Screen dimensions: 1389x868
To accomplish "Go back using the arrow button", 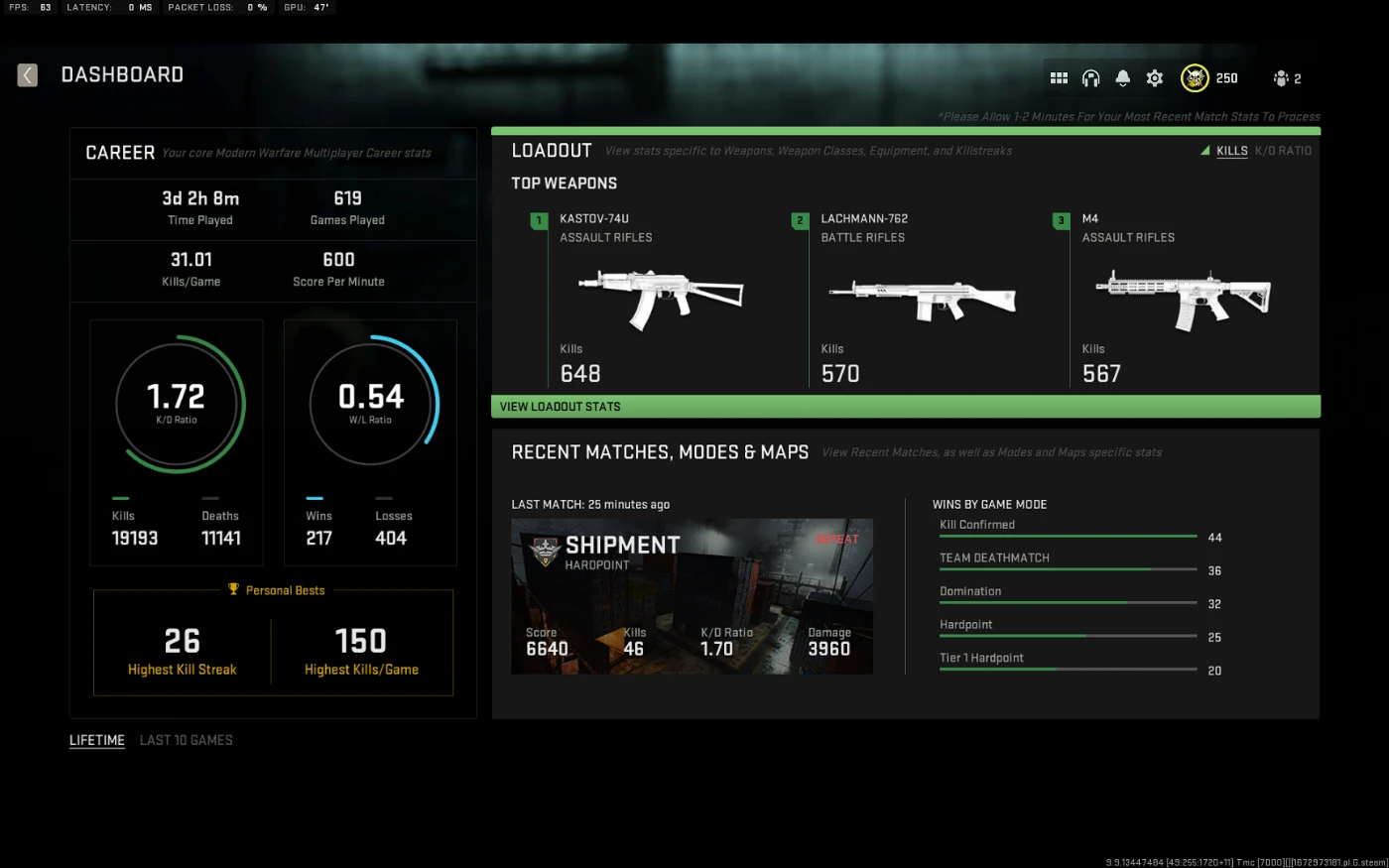I will (x=28, y=75).
